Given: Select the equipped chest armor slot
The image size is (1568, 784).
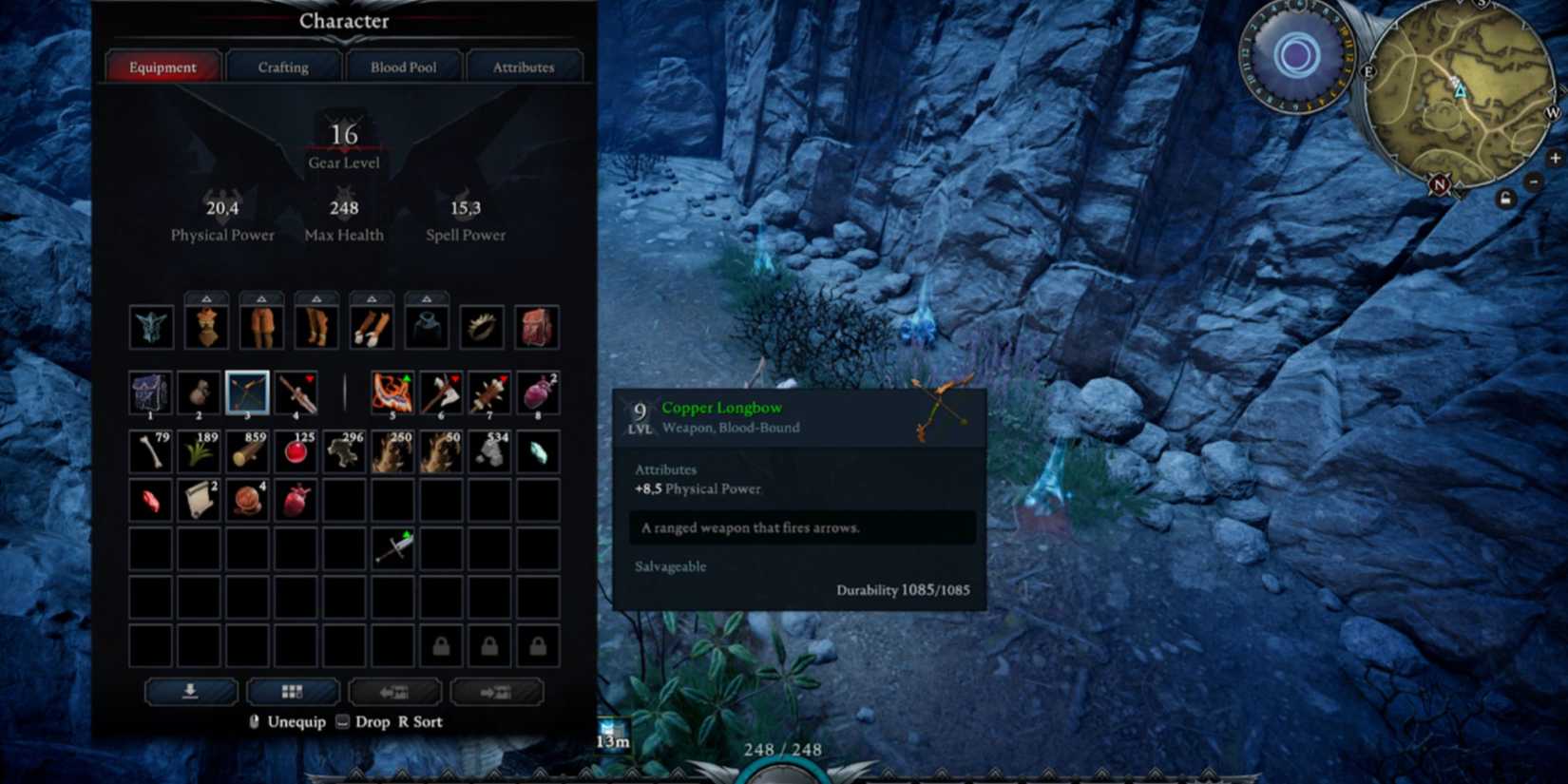Looking at the screenshot, I should (x=206, y=327).
